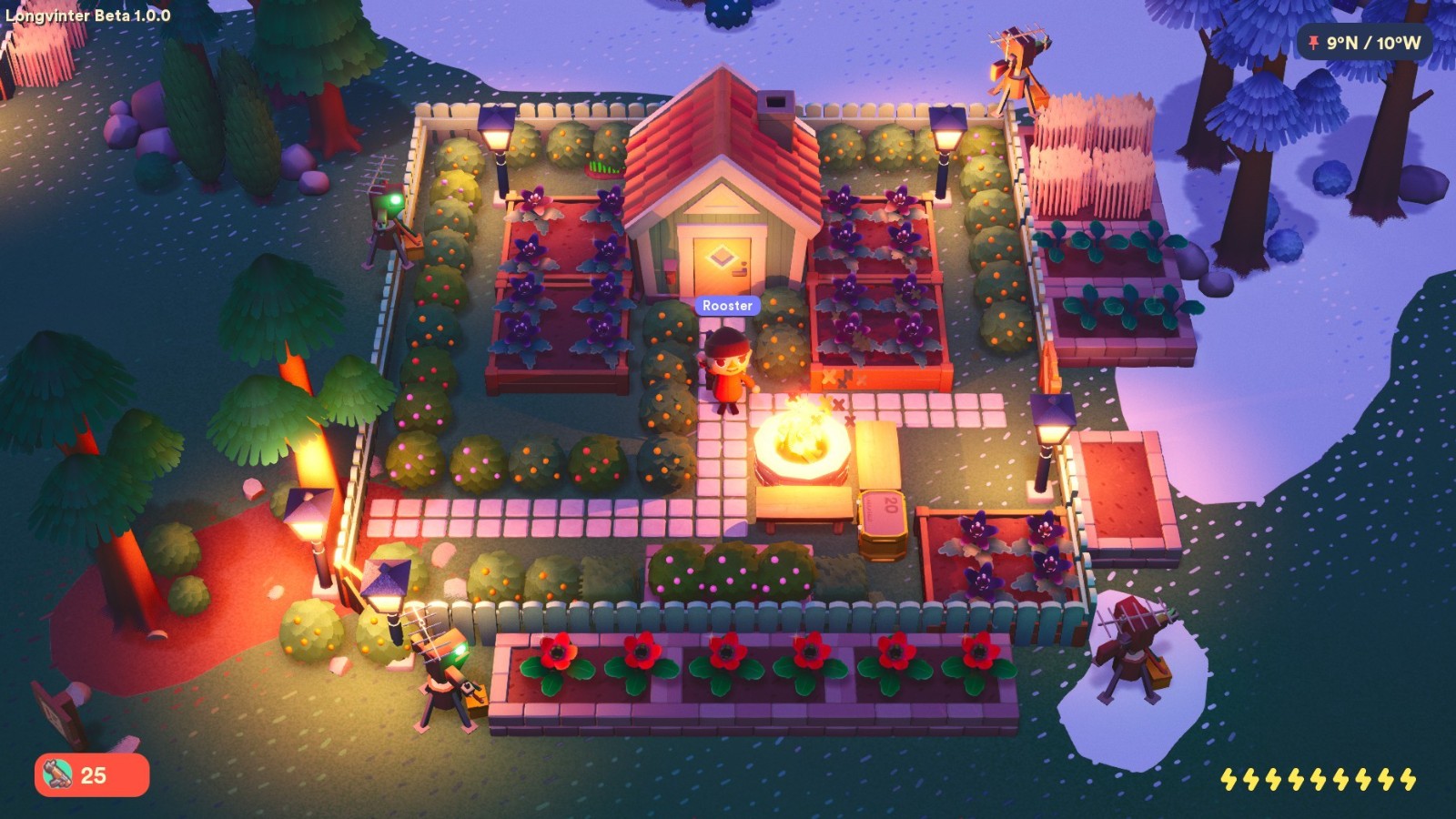Viewport: 1456px width, 819px height.
Task: Click the red pin icon beside the coordinates
Action: coord(1314,42)
